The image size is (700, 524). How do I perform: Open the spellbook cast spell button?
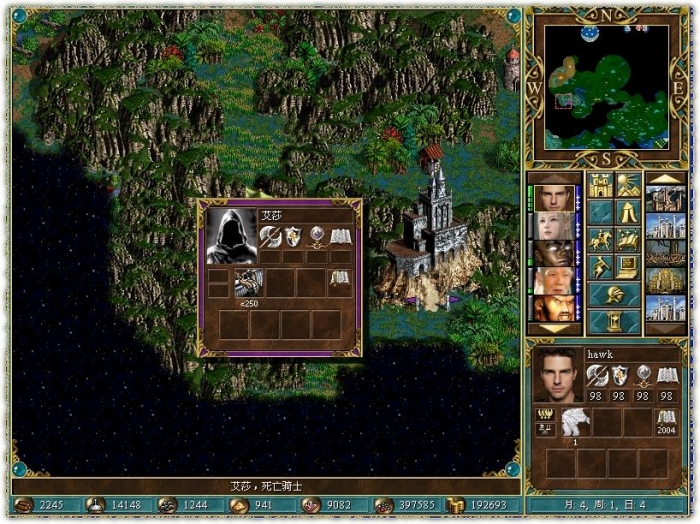[628, 240]
